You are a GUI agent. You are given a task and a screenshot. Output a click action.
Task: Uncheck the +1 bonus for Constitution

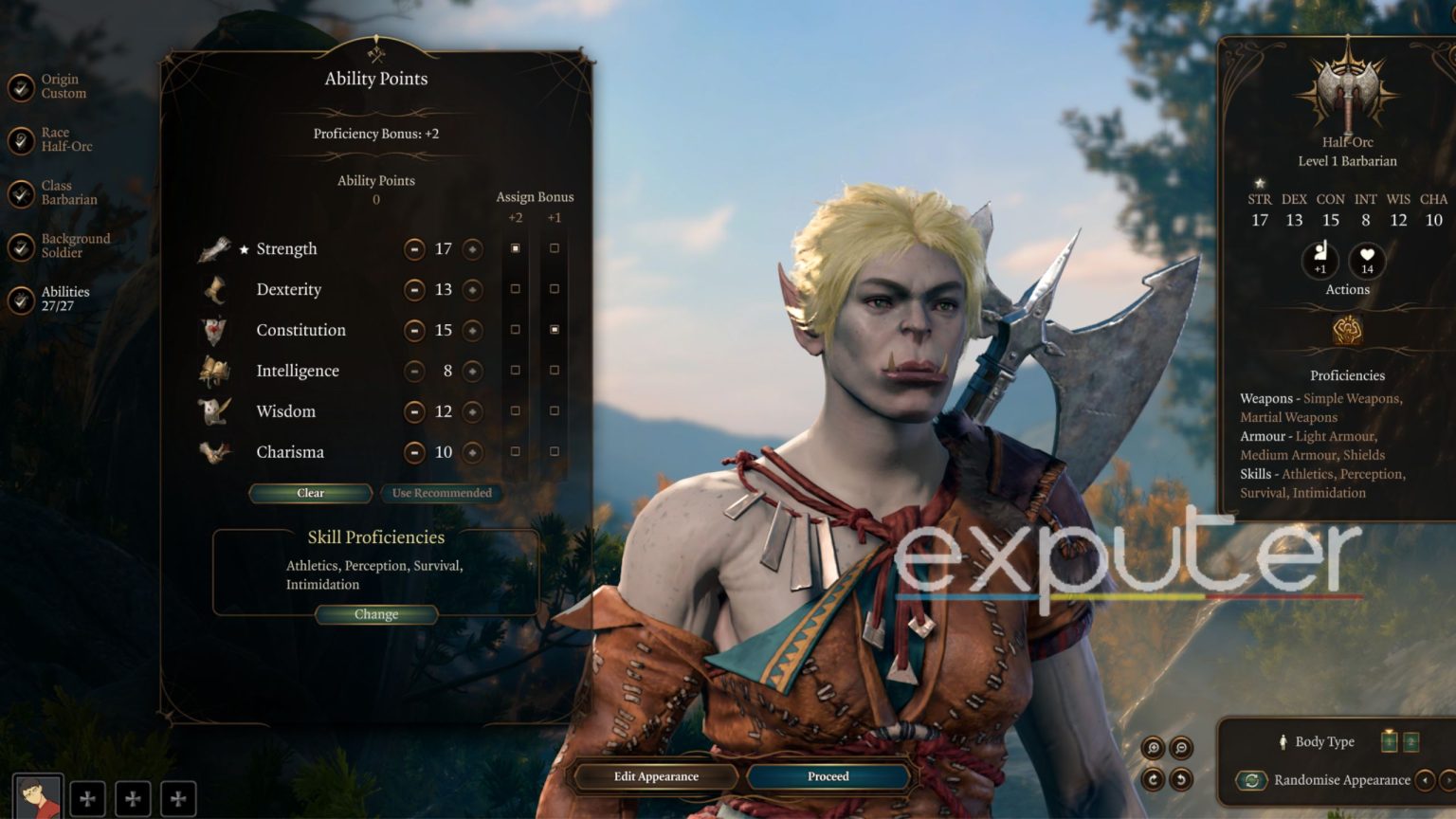(x=554, y=330)
